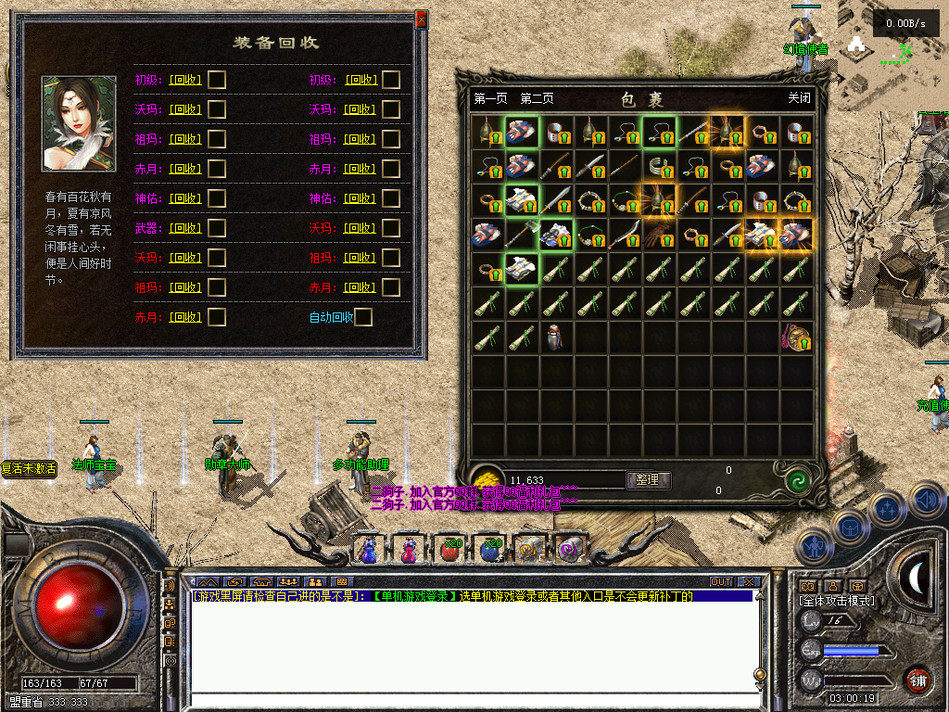Use the red potion in the hotbar
Image resolution: width=949 pixels, height=712 pixels.
(x=409, y=549)
